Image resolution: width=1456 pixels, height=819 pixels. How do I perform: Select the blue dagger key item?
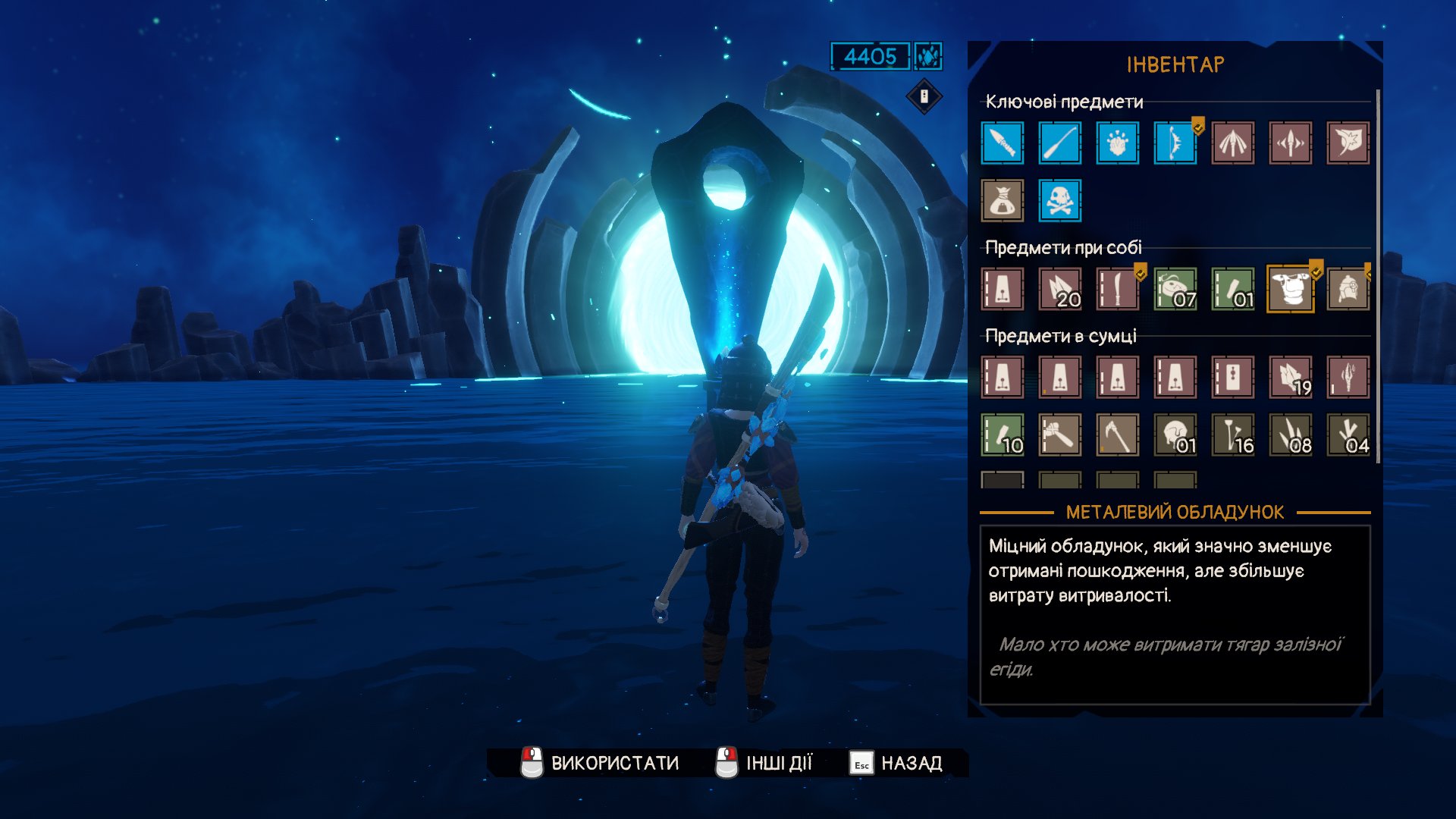click(x=1002, y=143)
